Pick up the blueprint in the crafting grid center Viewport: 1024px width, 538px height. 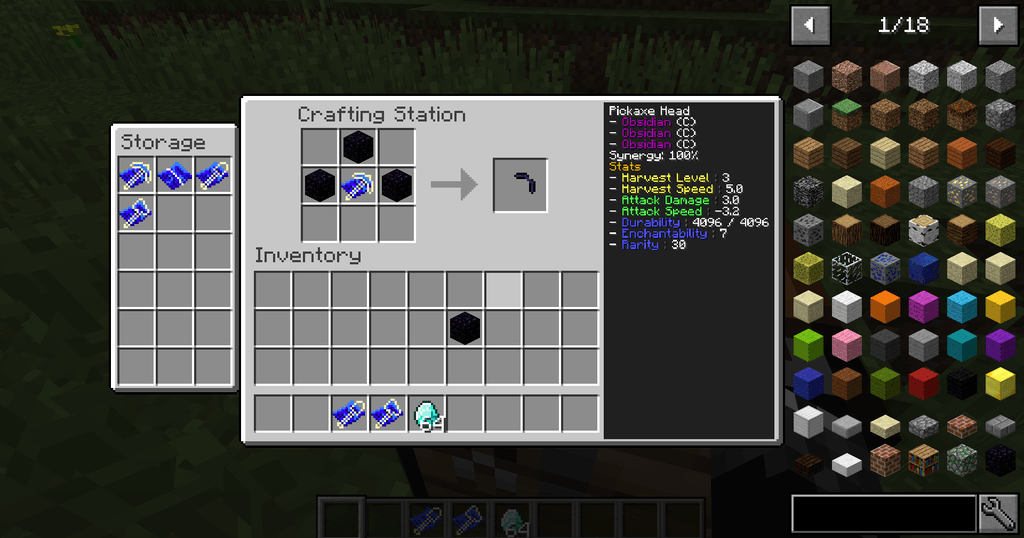pyautogui.click(x=358, y=185)
